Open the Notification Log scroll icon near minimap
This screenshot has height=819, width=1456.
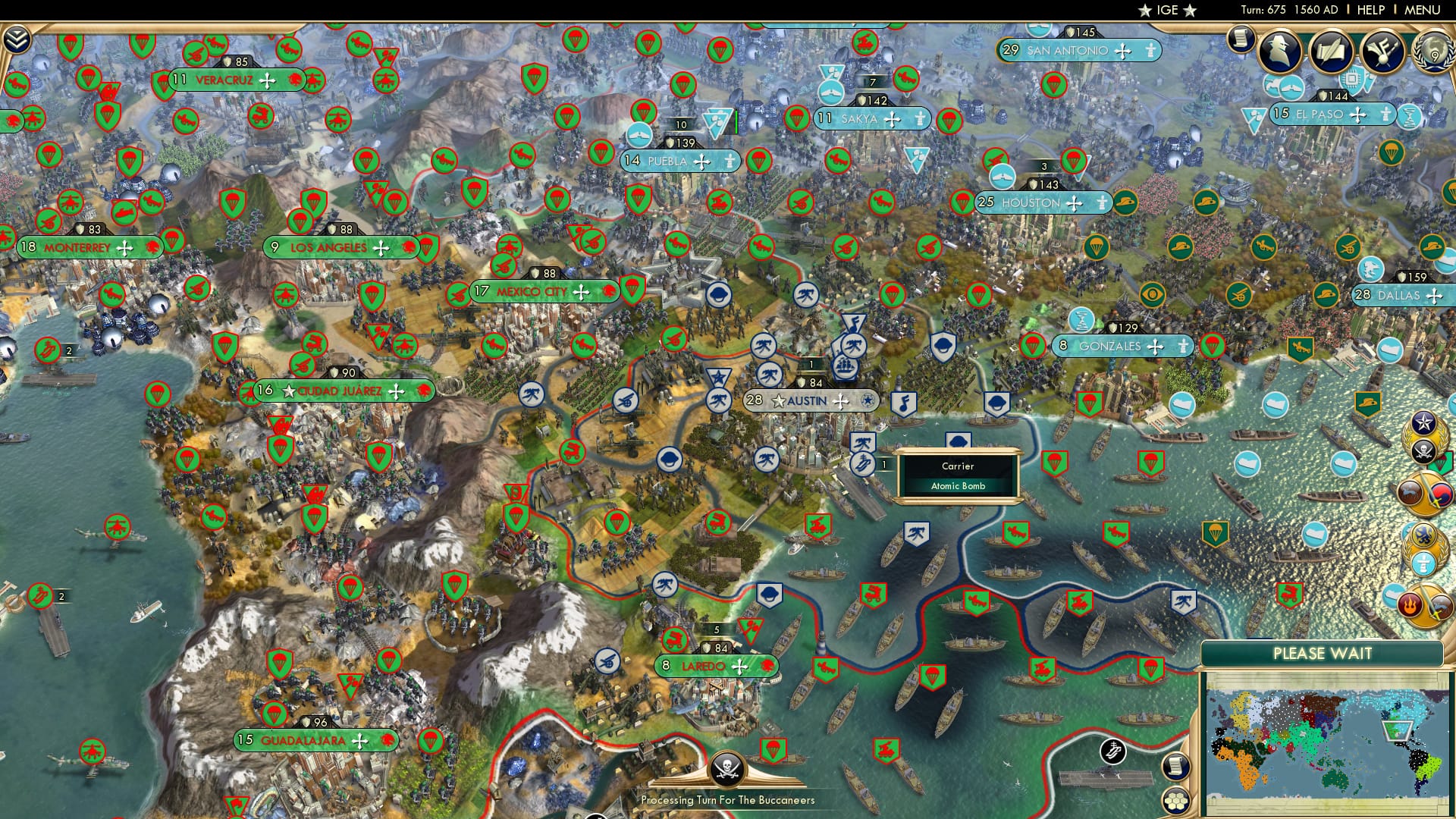click(1175, 767)
